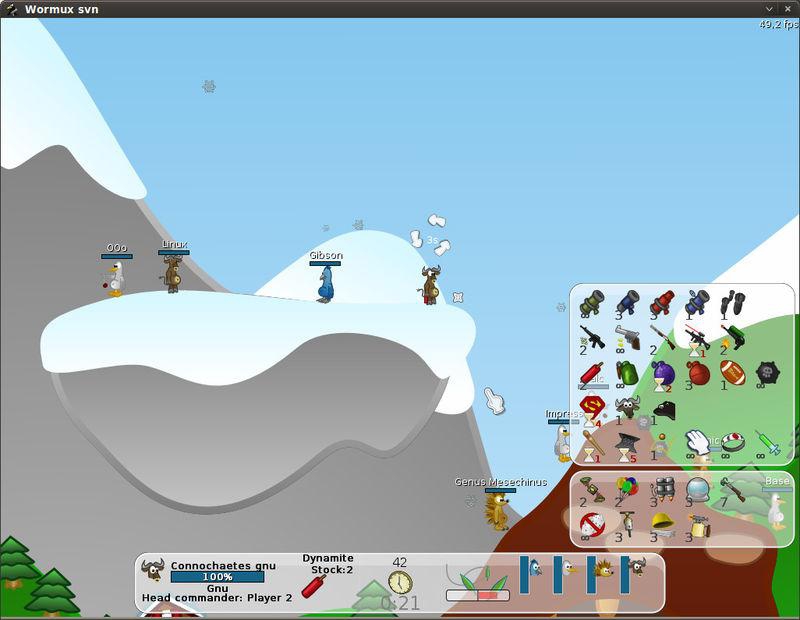Screen dimensions: 800x620
Task: Select the green bazooka weapon
Action: click(x=592, y=303)
